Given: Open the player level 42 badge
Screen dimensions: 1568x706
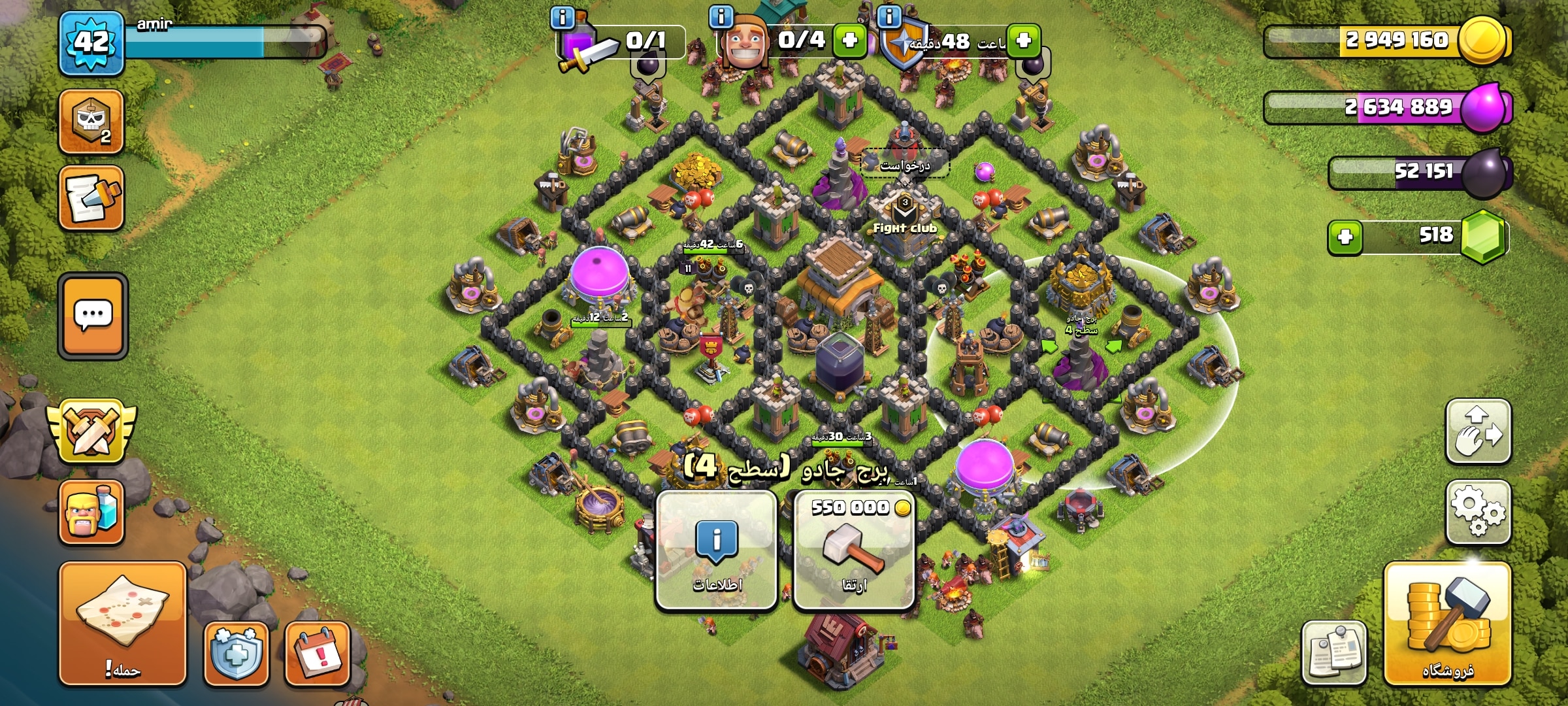Looking at the screenshot, I should click(91, 43).
